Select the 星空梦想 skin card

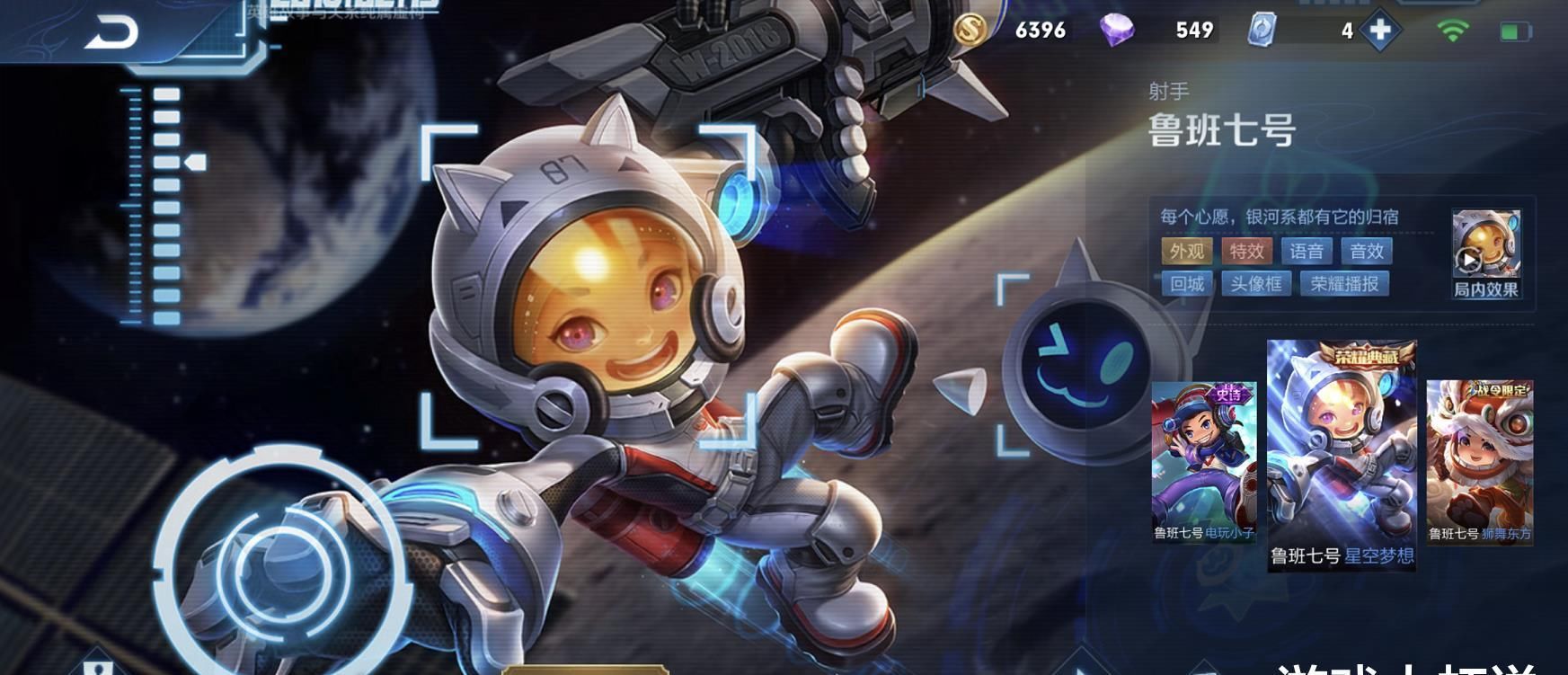tap(1341, 455)
